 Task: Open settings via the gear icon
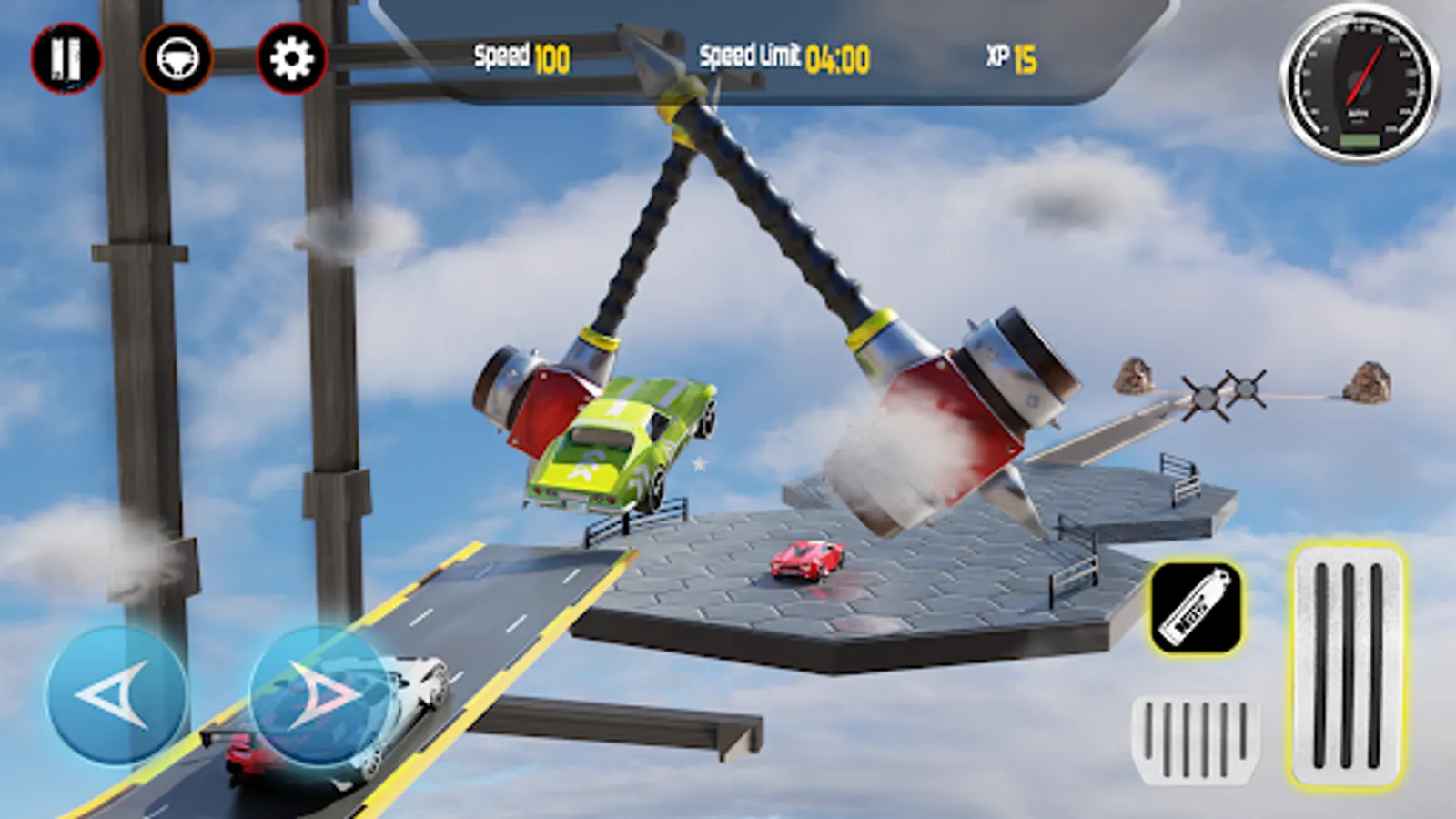[292, 59]
